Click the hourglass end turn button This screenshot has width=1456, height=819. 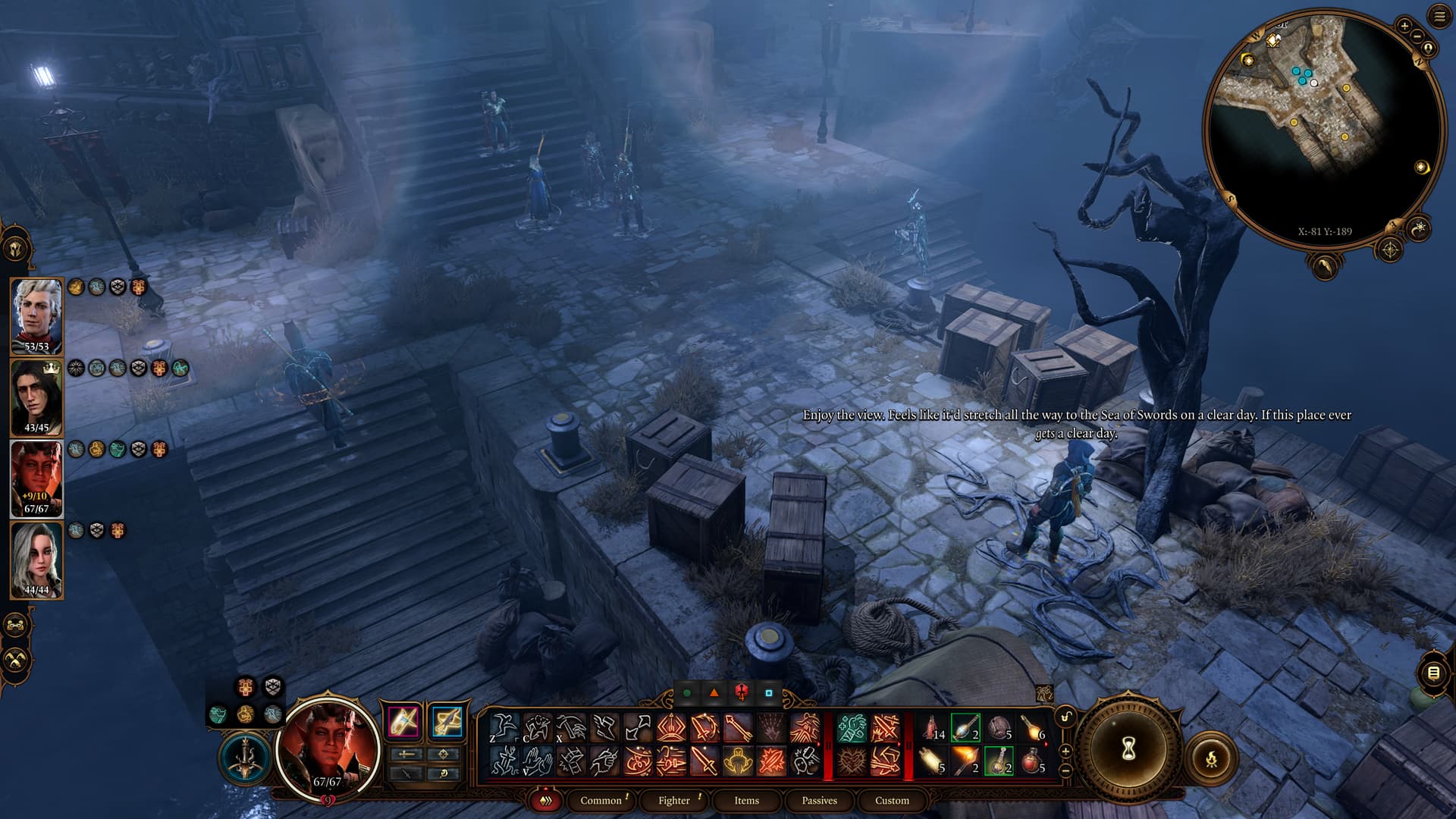(1128, 749)
